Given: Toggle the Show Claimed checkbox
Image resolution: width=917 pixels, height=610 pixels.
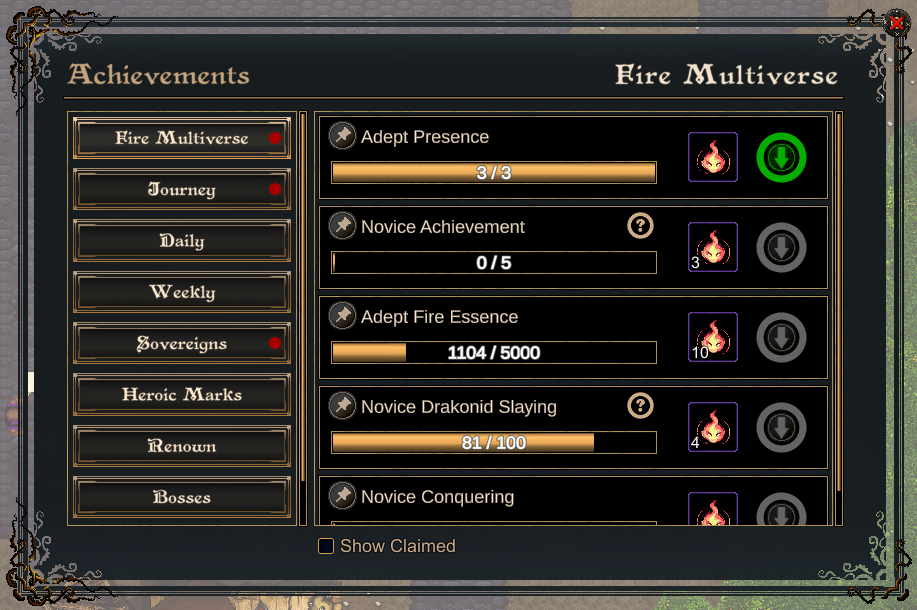Looking at the screenshot, I should click(326, 546).
